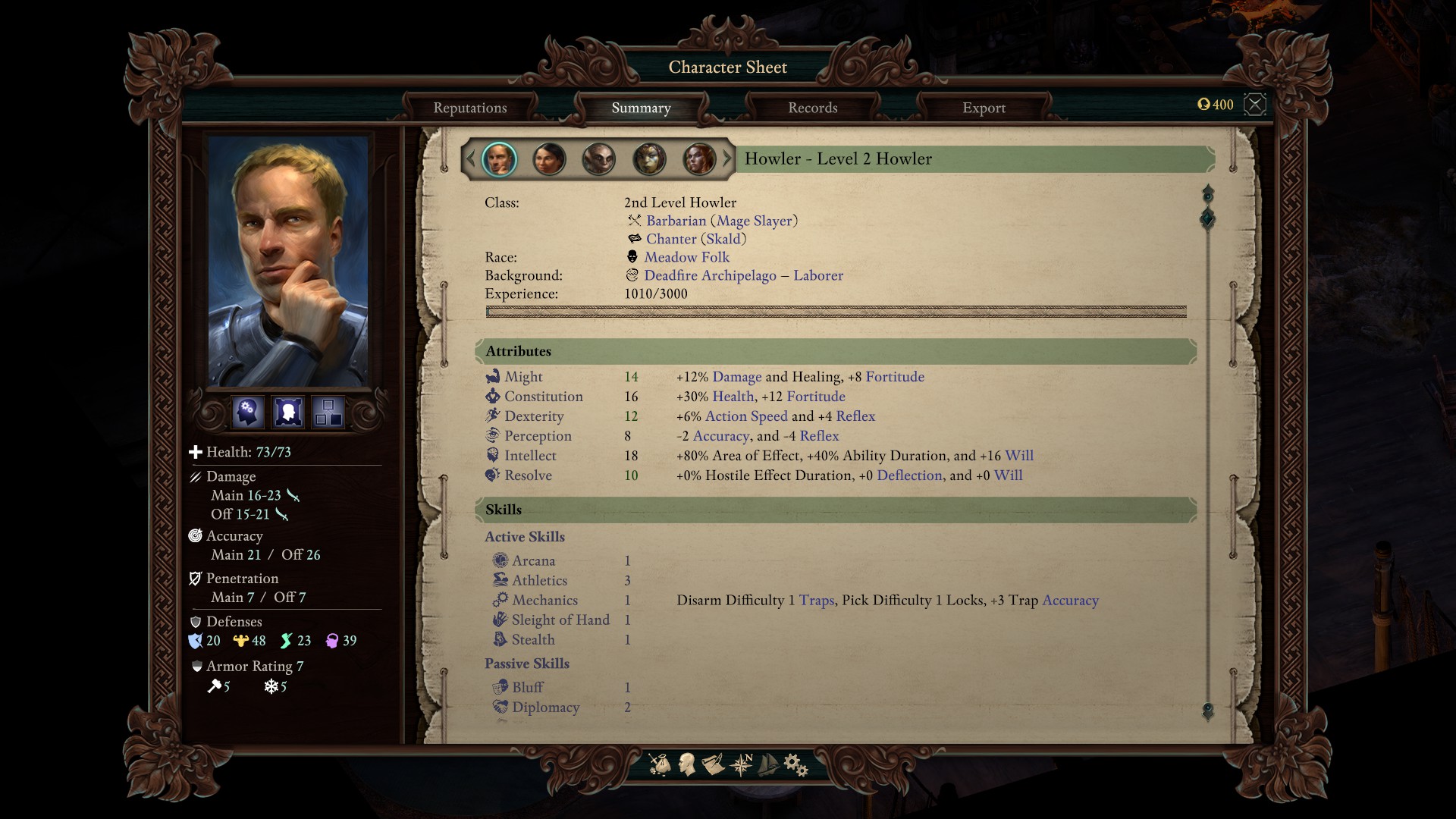The image size is (1456, 819).
Task: Open the Barbarian (Mage Slayer) class link
Action: point(721,221)
